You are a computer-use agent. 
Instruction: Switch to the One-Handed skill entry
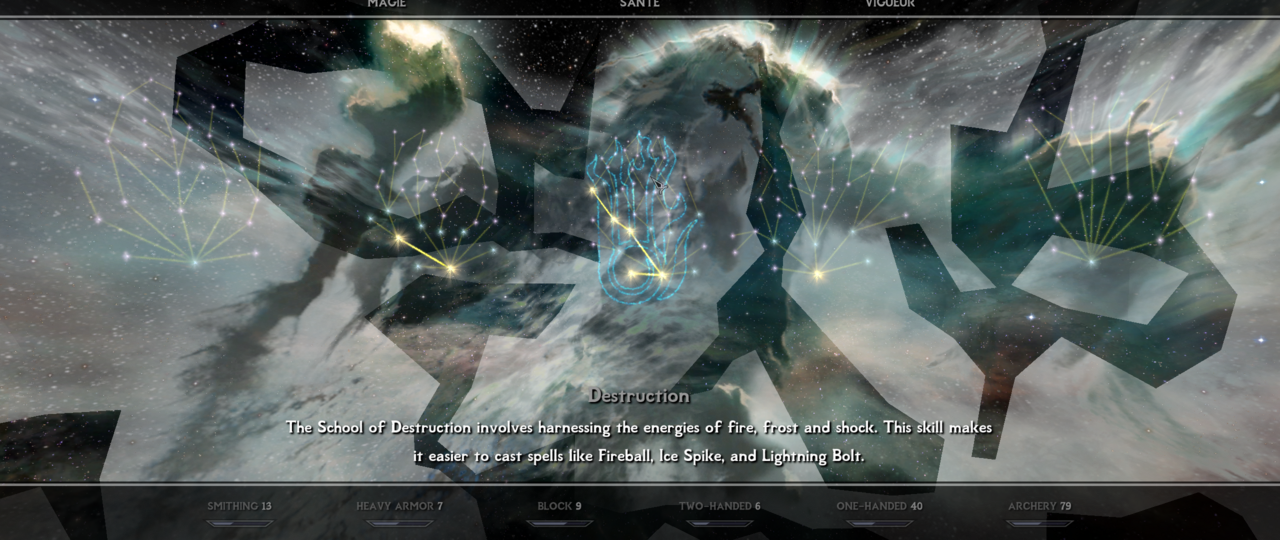pyautogui.click(x=879, y=506)
